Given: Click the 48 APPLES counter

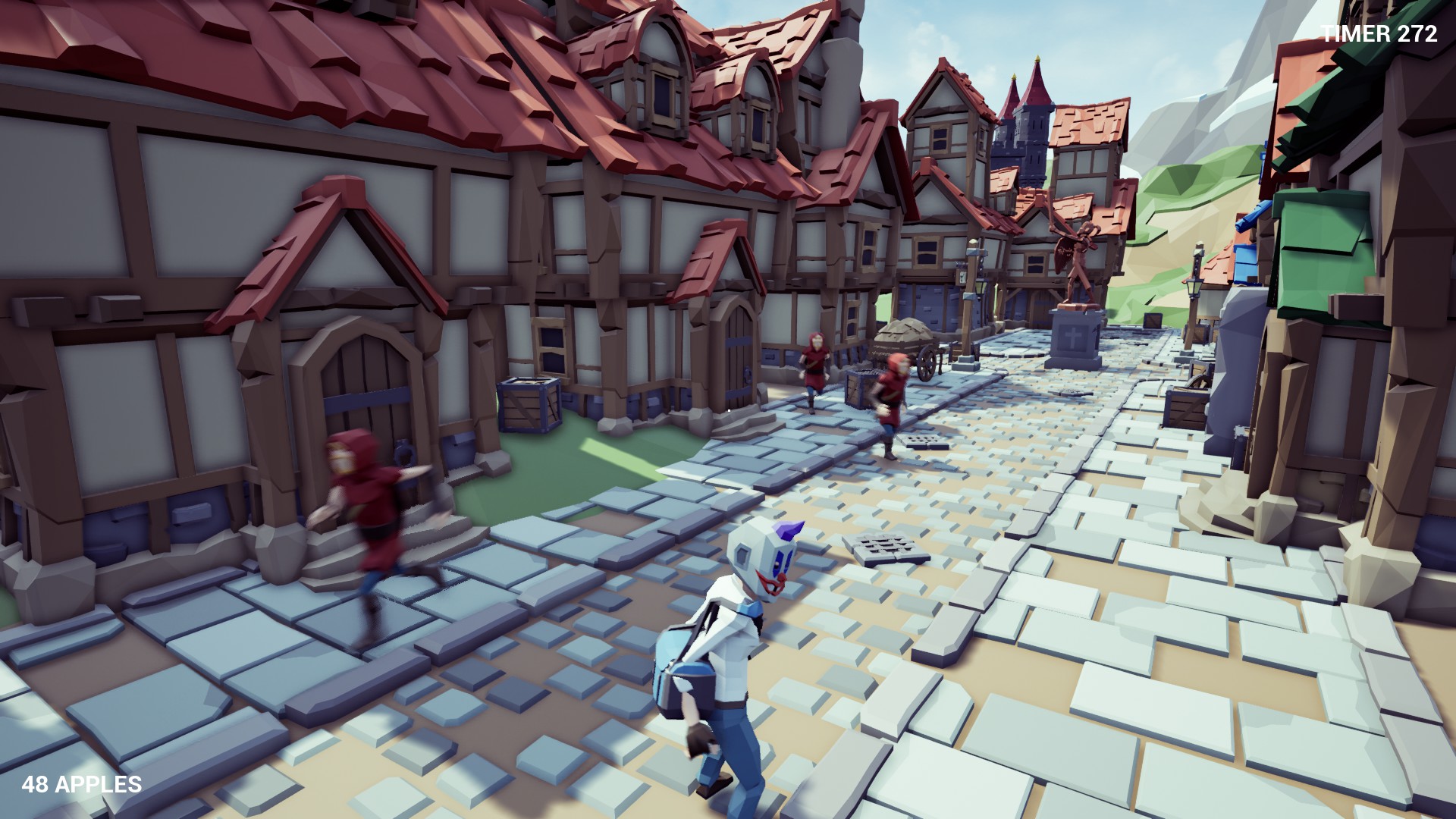Looking at the screenshot, I should pyautogui.click(x=82, y=784).
